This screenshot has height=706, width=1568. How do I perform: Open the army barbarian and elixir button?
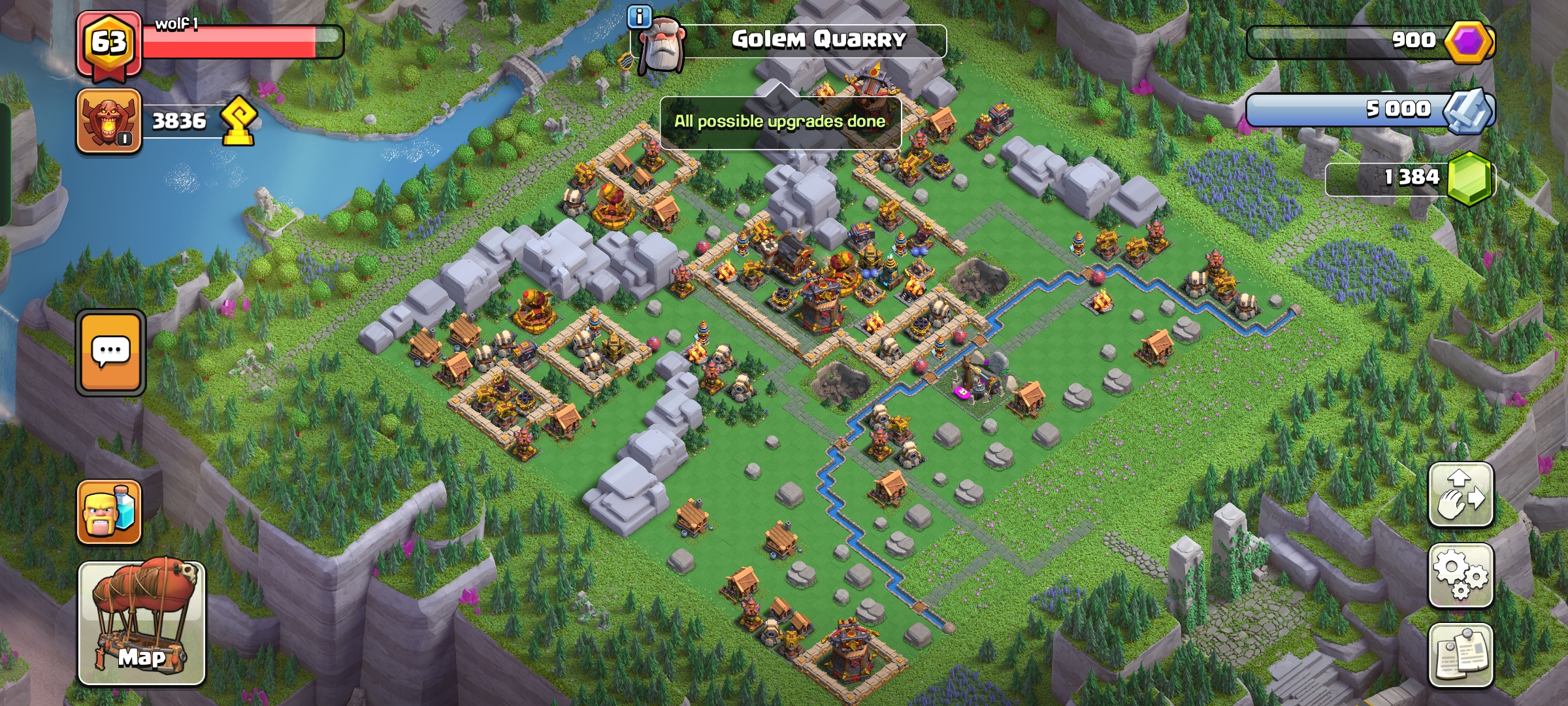[x=109, y=512]
